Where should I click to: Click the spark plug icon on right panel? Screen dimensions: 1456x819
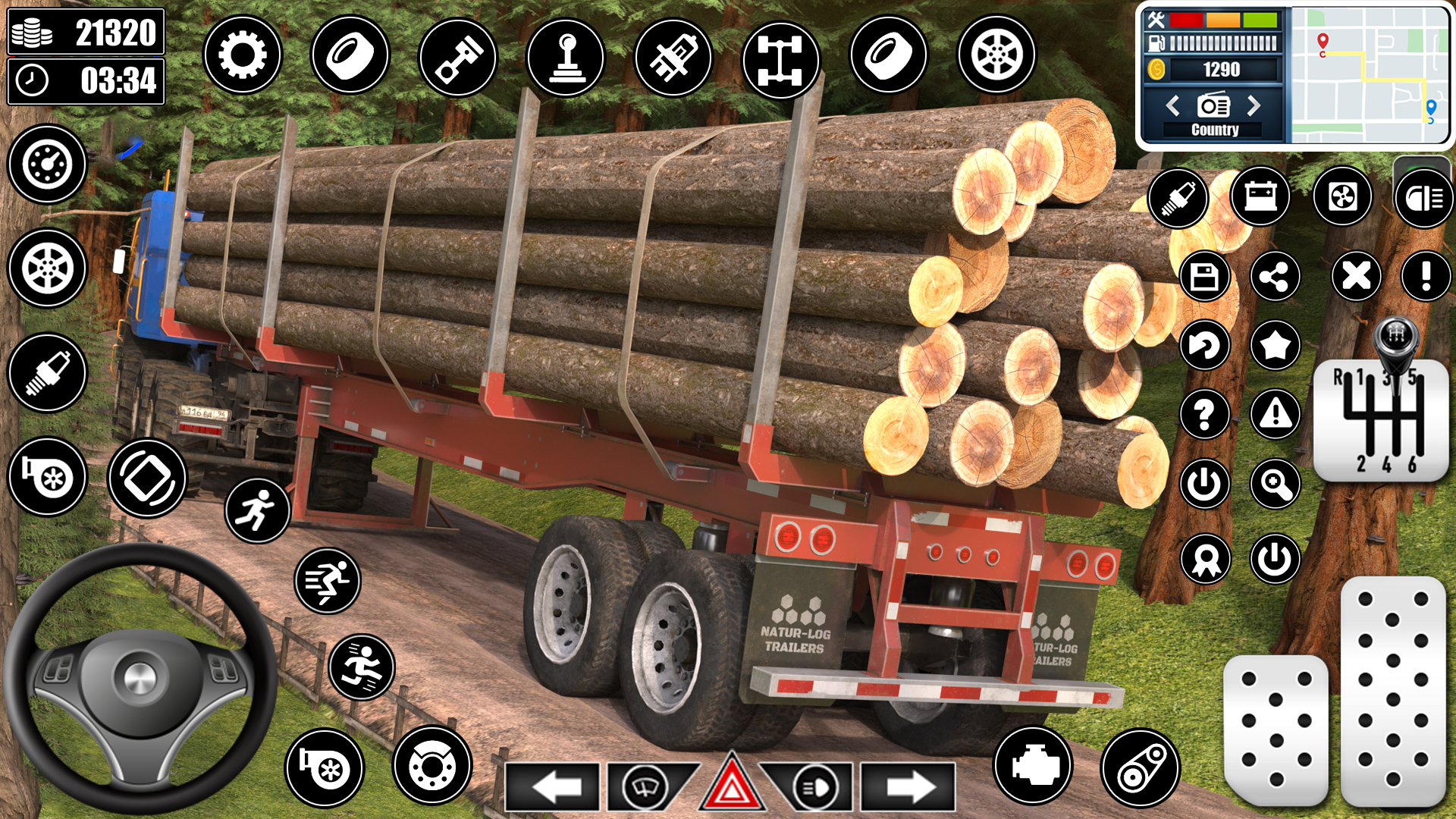point(1178,197)
